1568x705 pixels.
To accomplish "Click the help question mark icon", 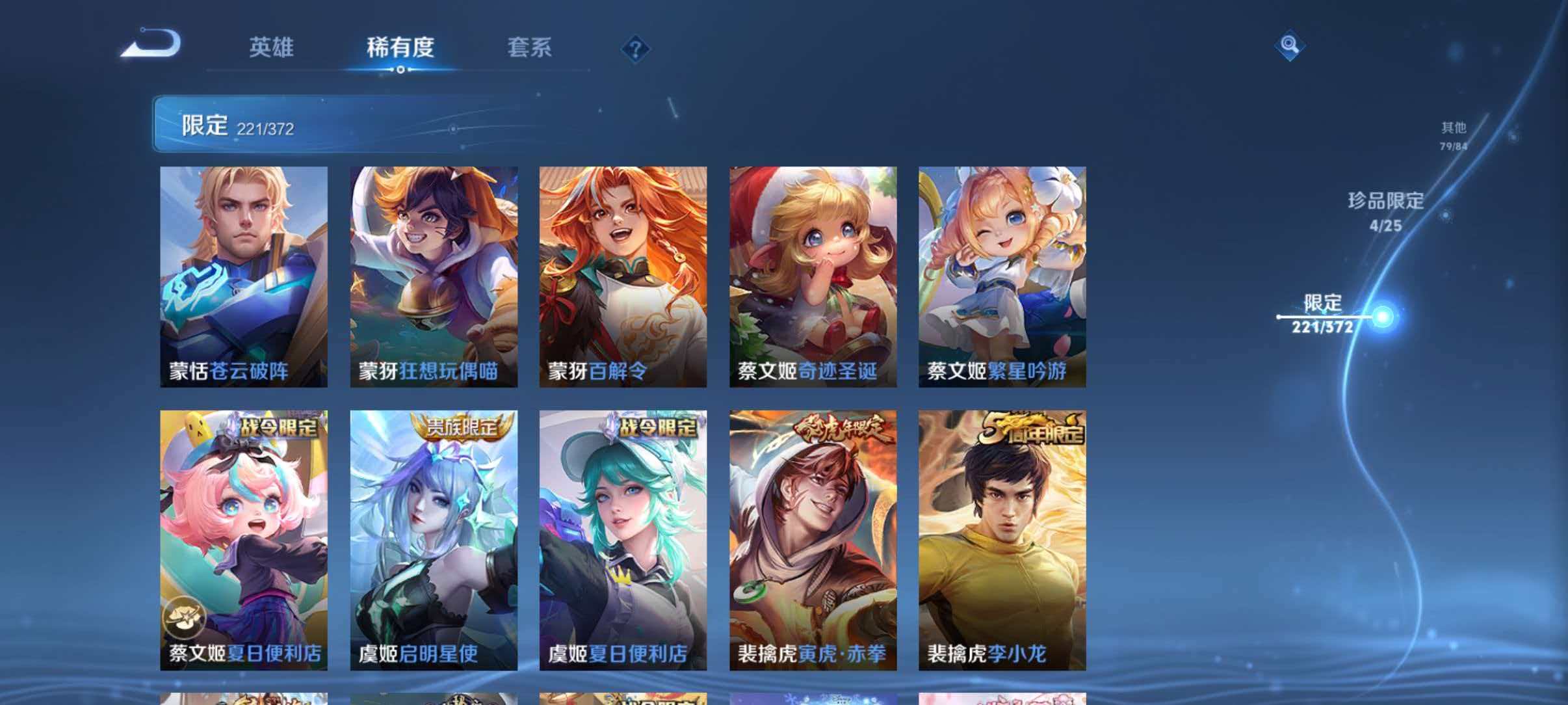I will click(636, 49).
